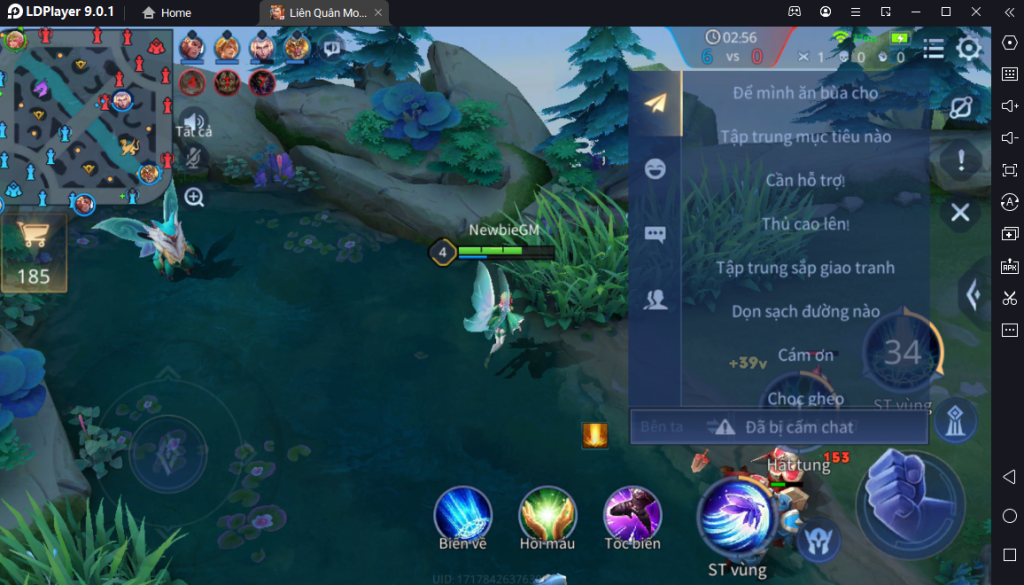Send quick chat "Để mình ăn bùa cho"
This screenshot has height=585, width=1024.
[x=805, y=93]
